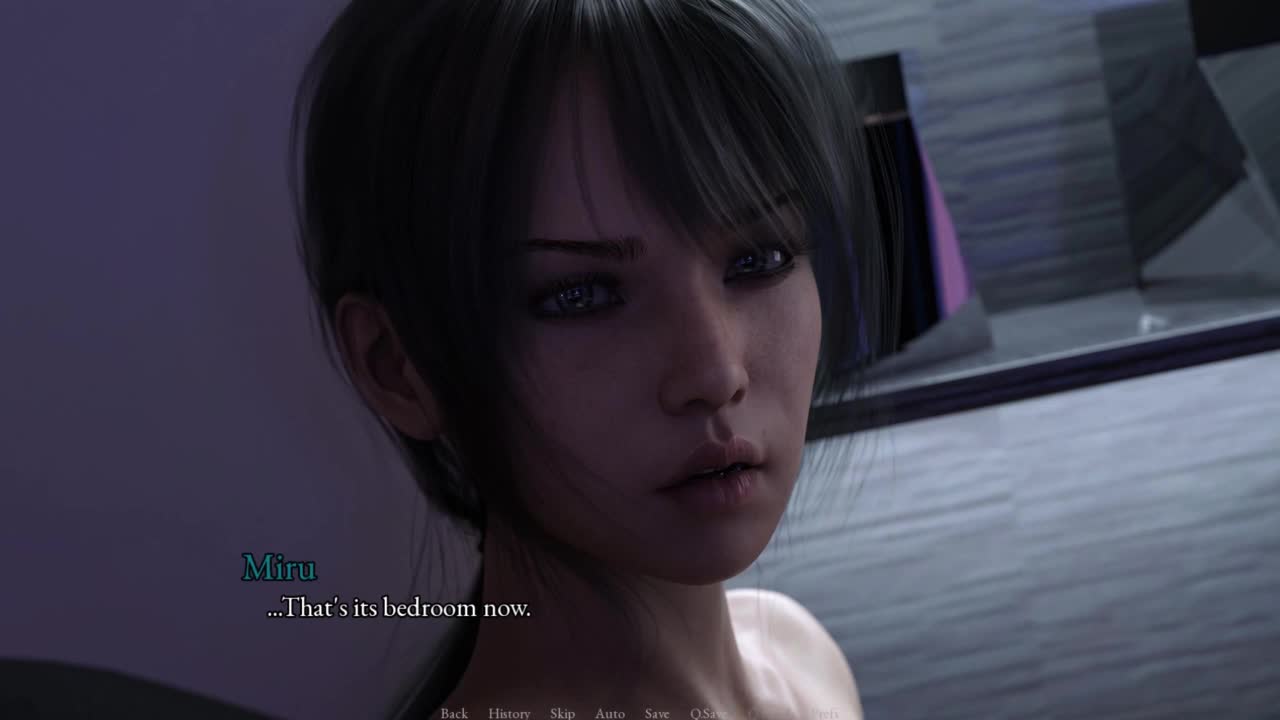Activate Skip in the quick menu
The image size is (1280, 720).
562,713
